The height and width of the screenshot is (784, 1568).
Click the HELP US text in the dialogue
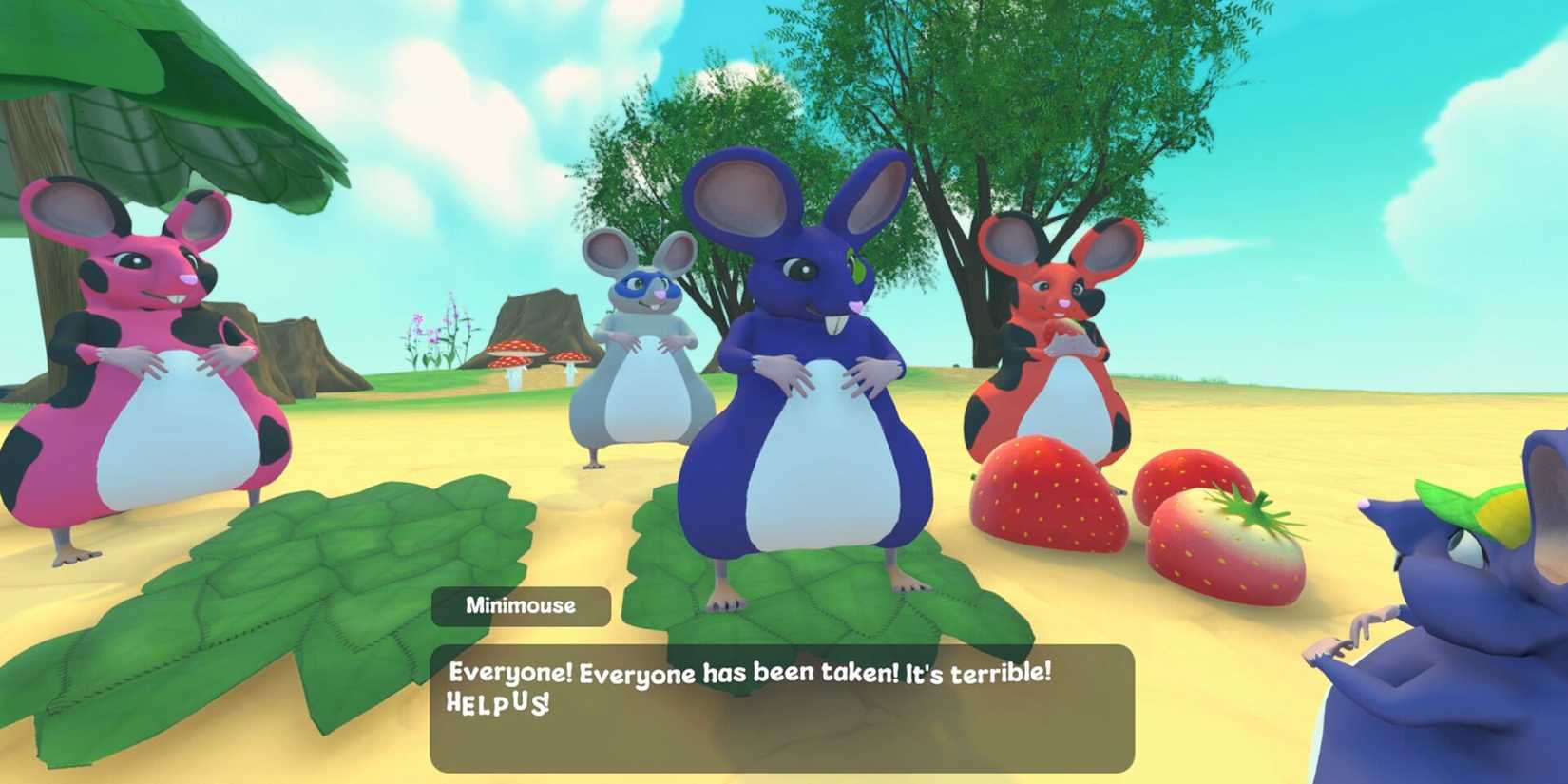point(498,703)
